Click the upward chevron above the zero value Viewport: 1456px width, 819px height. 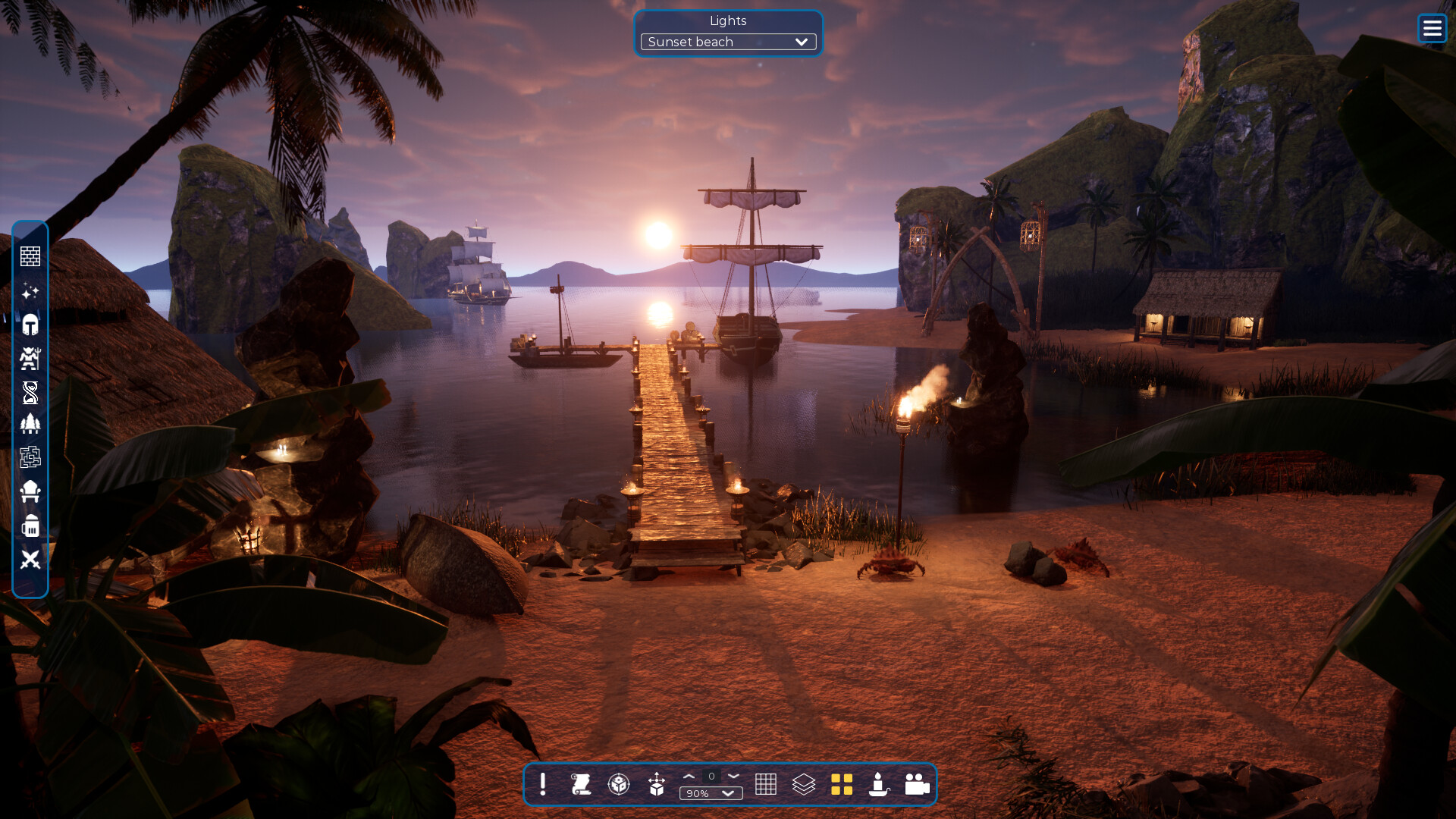click(x=689, y=777)
